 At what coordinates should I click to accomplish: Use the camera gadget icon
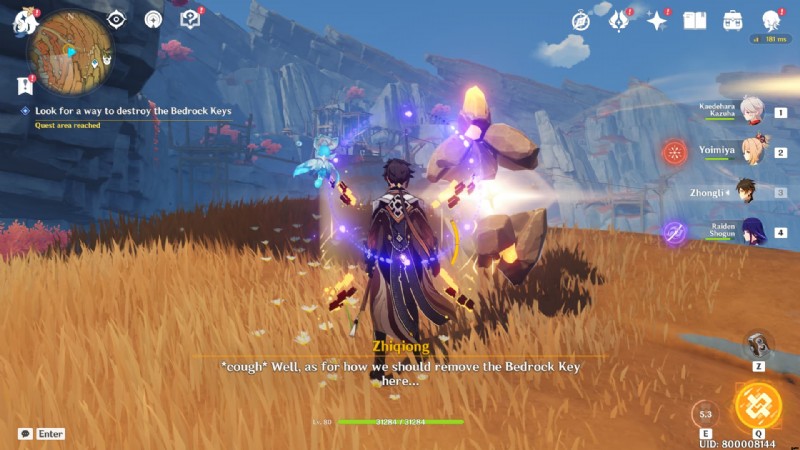(759, 346)
